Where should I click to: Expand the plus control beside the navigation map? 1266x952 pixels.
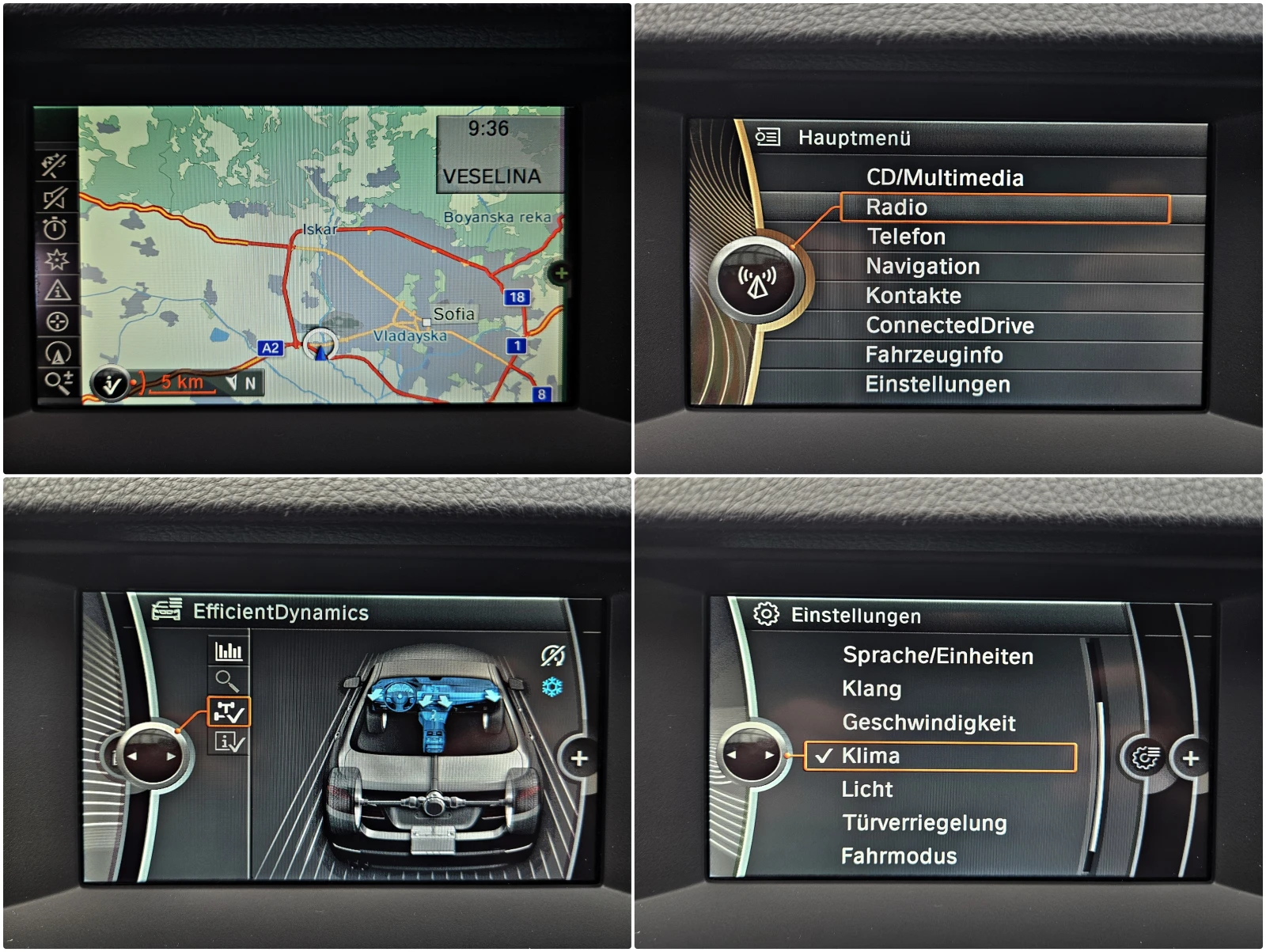point(562,272)
